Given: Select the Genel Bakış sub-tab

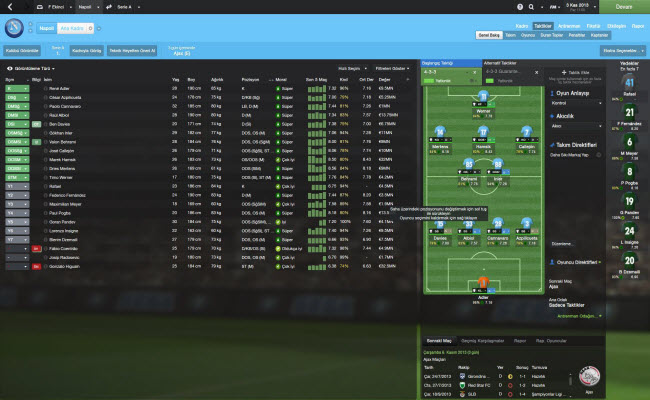Looking at the screenshot, I should [x=489, y=34].
